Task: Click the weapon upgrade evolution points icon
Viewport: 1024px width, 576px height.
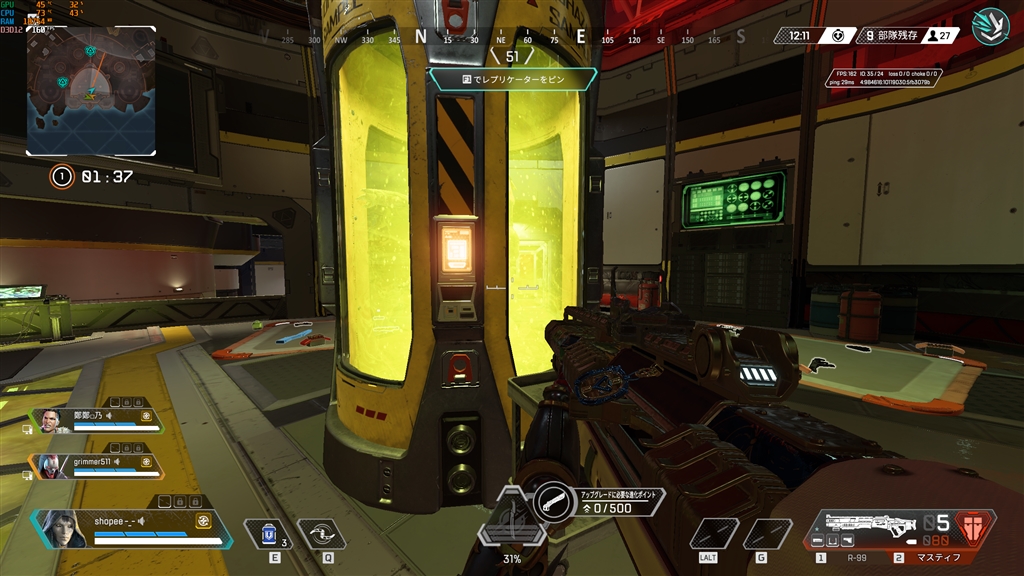Action: 552,500
